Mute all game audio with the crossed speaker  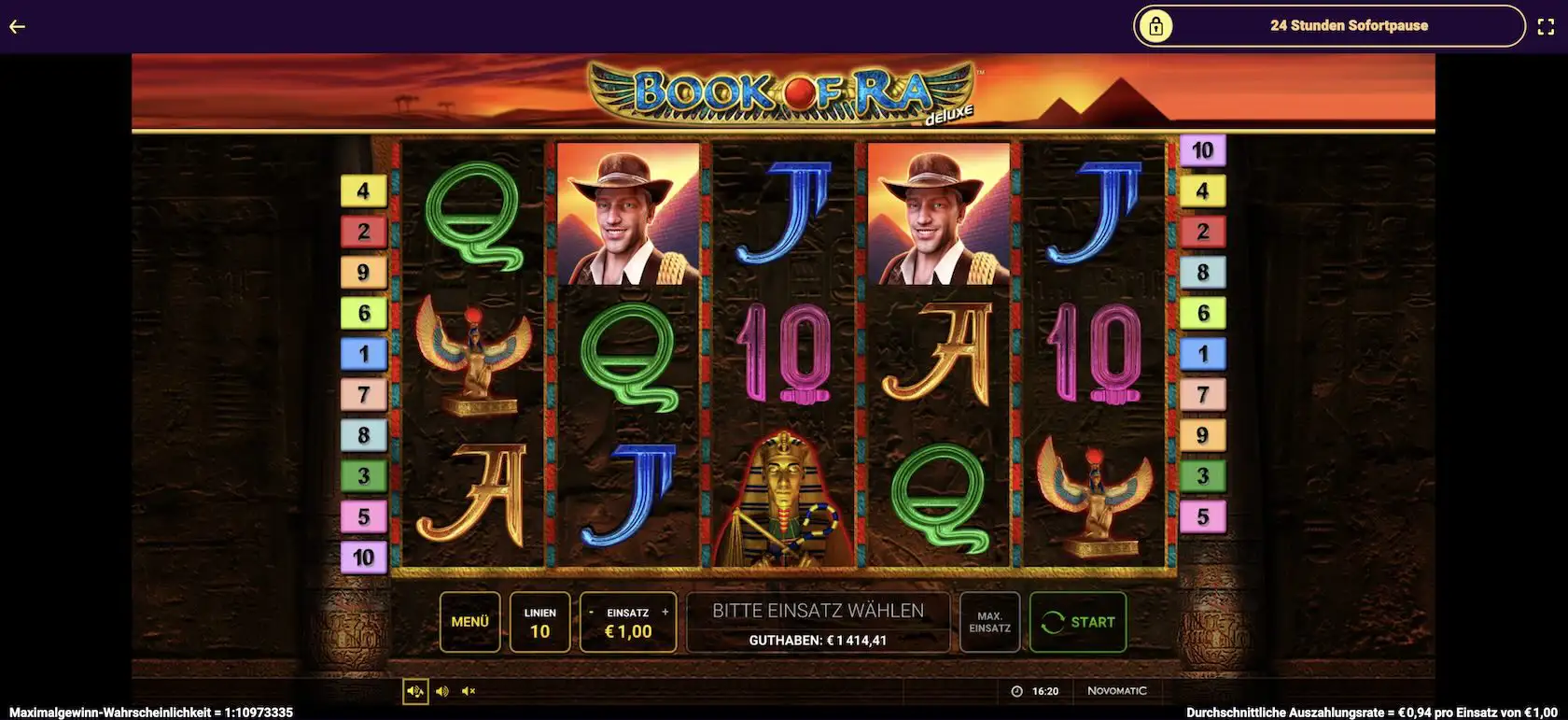tap(469, 691)
